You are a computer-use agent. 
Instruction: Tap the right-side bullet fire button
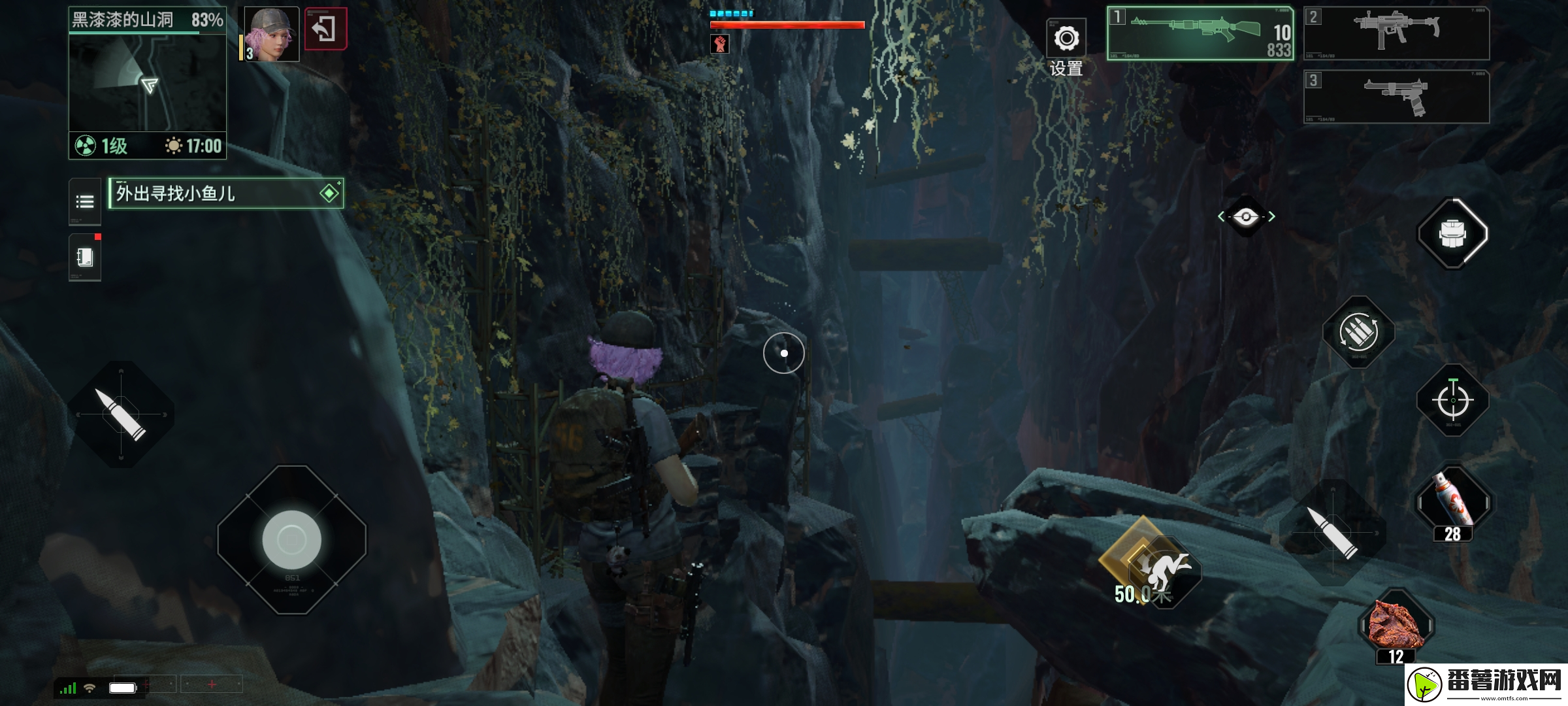tap(1332, 533)
